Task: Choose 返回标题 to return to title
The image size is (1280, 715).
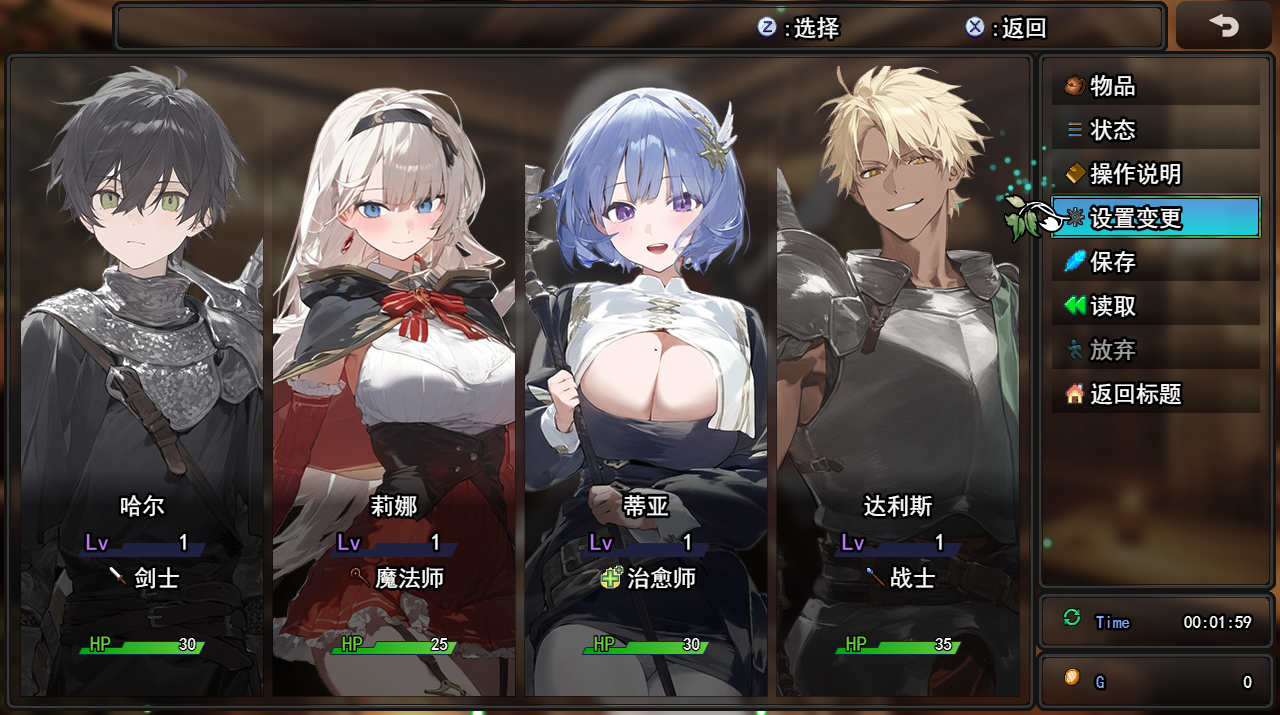Action: (1155, 394)
